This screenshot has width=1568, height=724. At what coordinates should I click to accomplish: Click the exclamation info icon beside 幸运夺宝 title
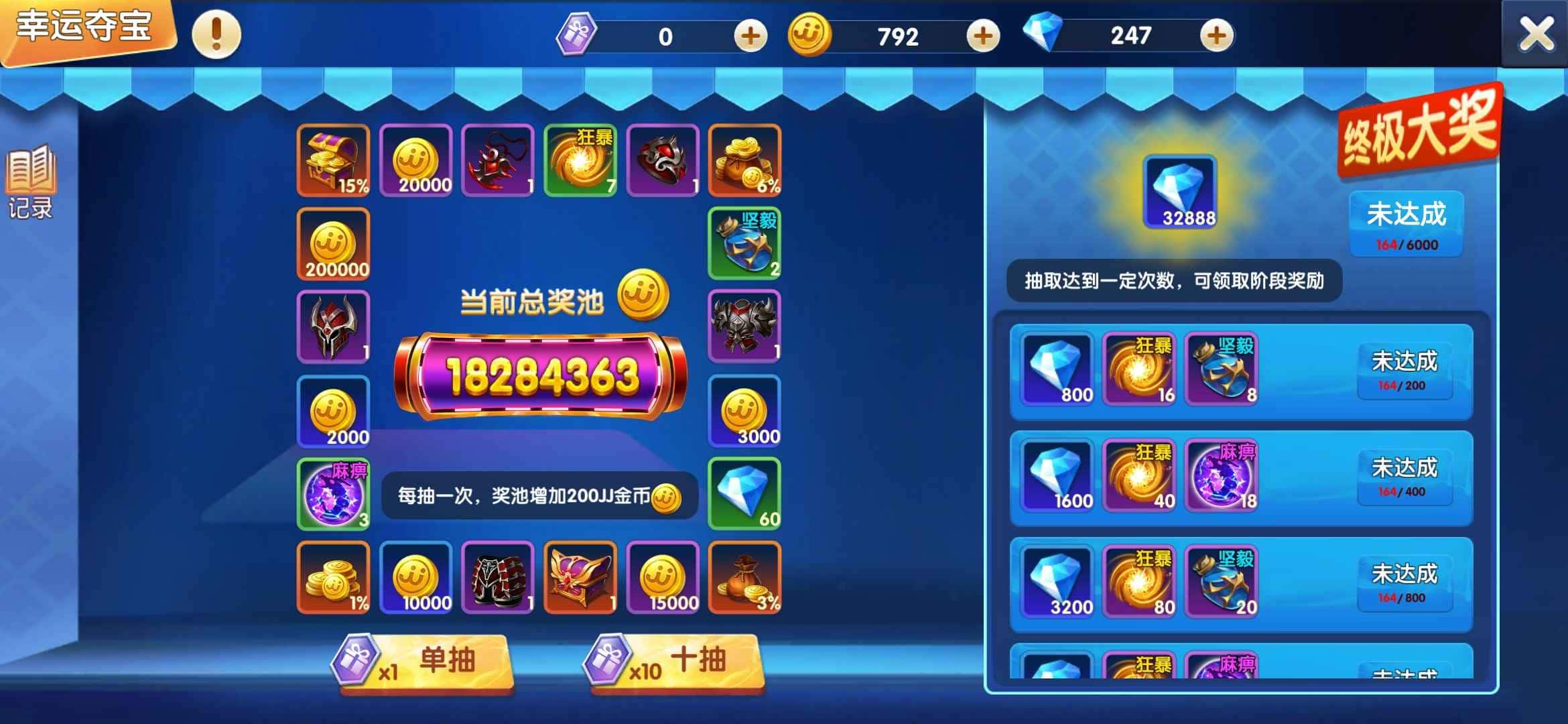tap(215, 33)
